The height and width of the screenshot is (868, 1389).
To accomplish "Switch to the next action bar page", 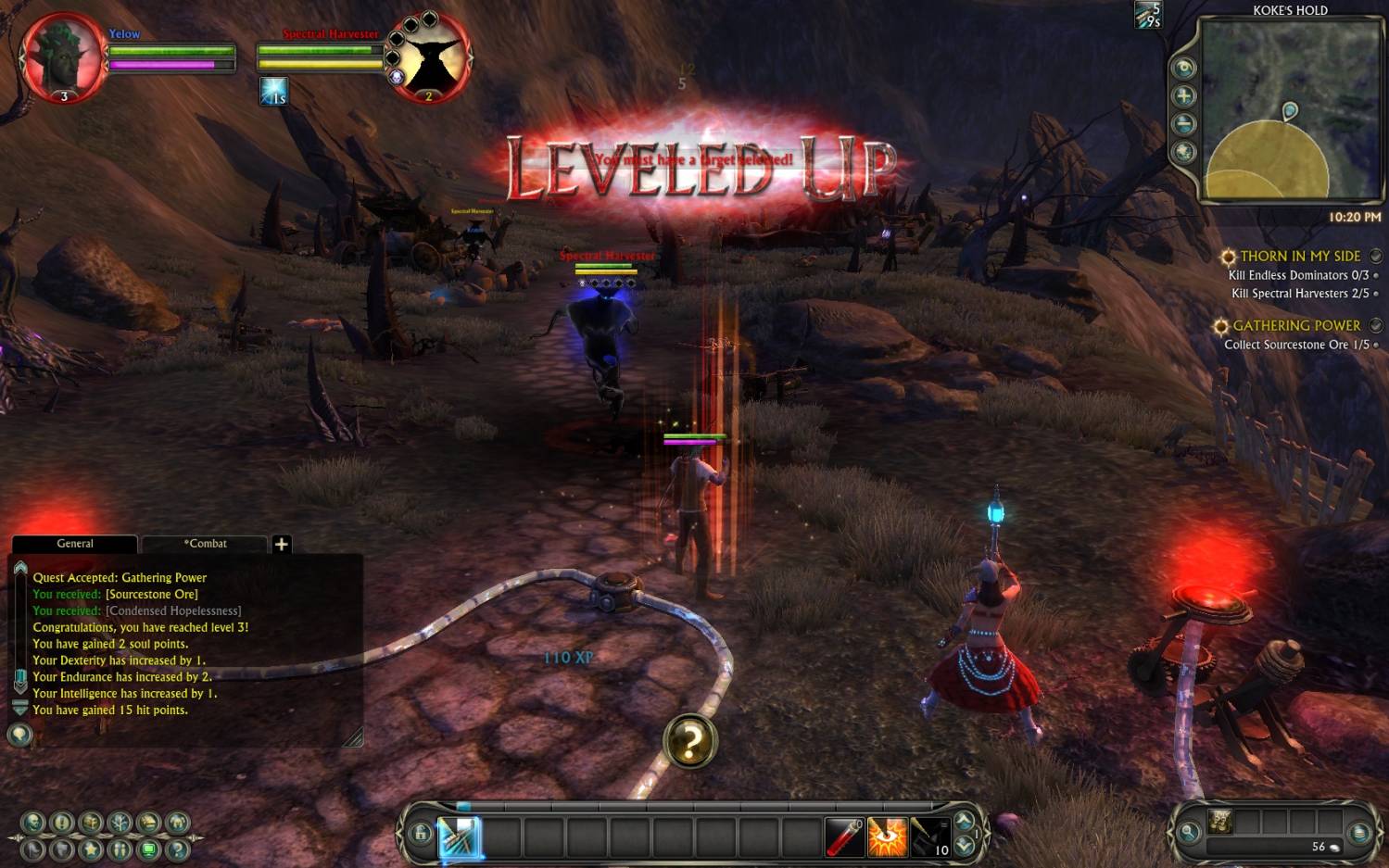I will pyautogui.click(x=965, y=822).
